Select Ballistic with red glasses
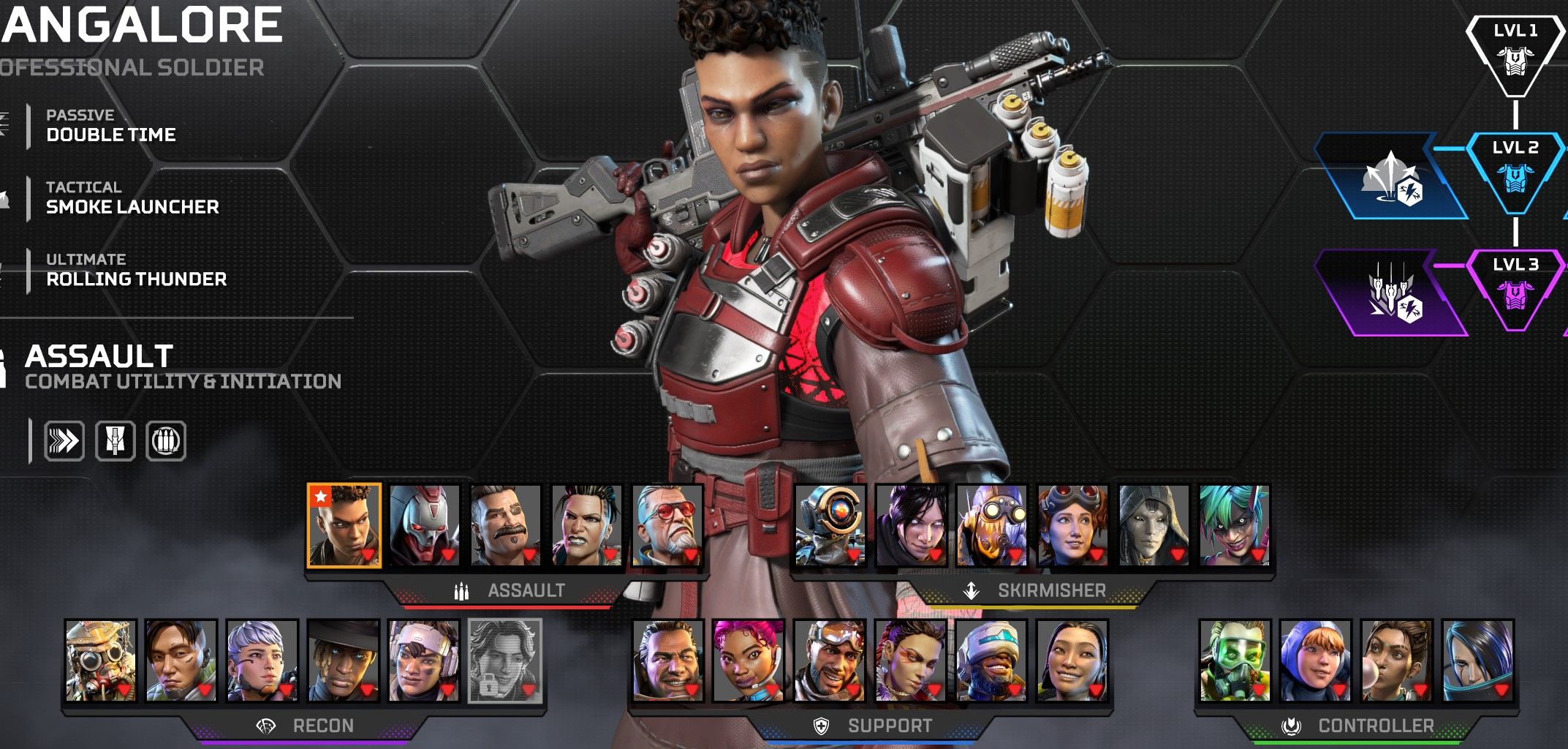This screenshot has height=749, width=1568. coord(667,525)
